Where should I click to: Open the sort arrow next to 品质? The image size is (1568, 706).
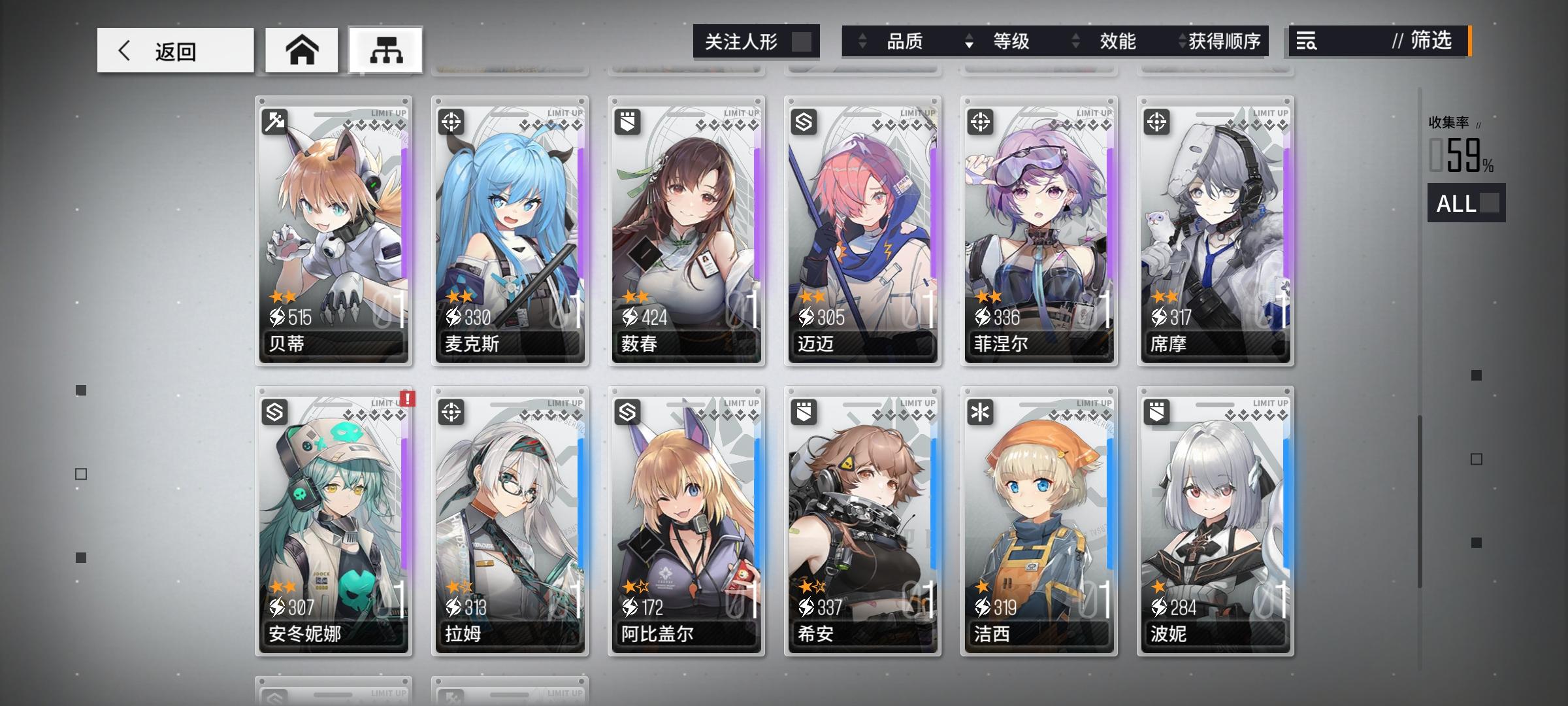pos(860,42)
